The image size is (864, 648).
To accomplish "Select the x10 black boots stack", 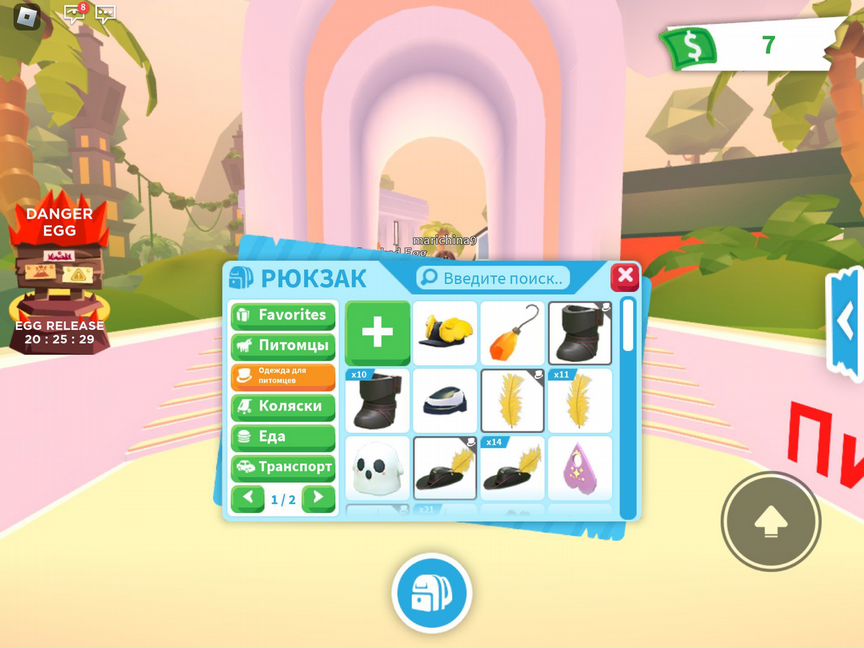I will click(377, 401).
